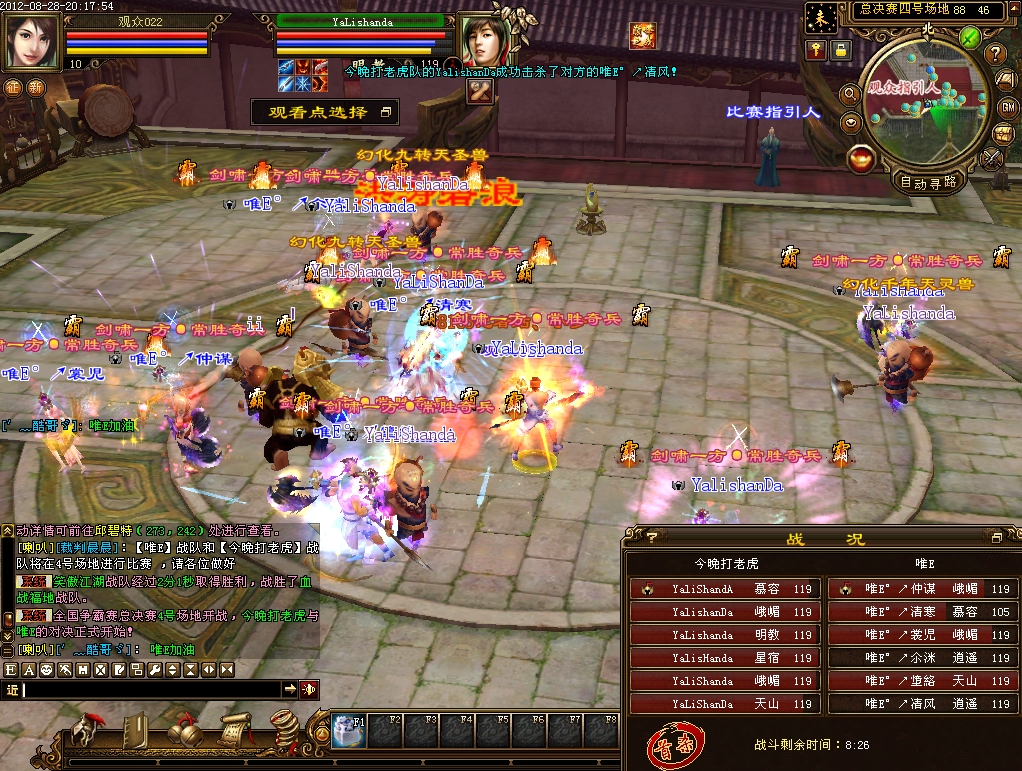This screenshot has width=1022, height=771.
Task: Open the treasure chest icon by the minimap
Action: pyautogui.click(x=1002, y=133)
